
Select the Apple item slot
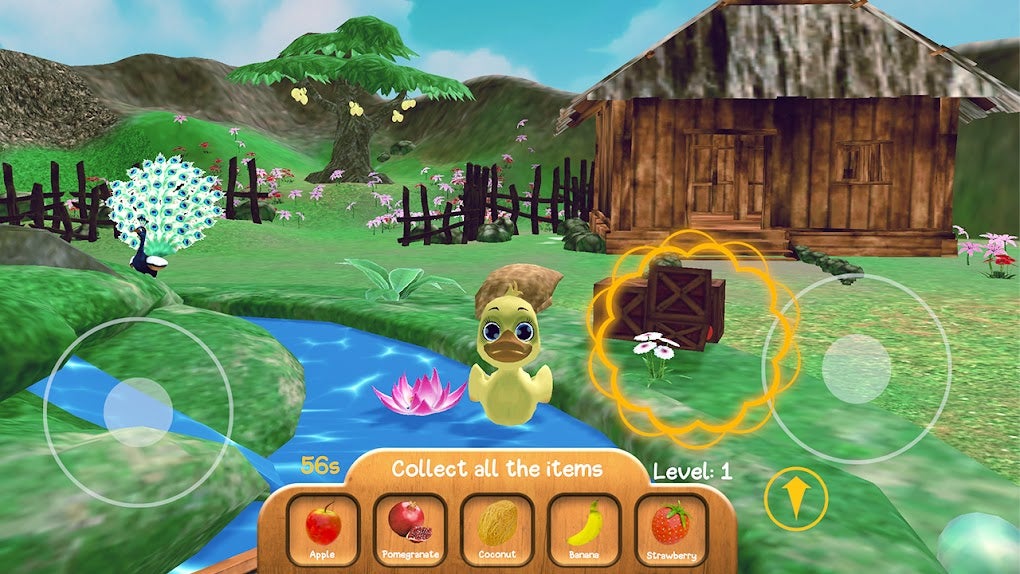[322, 529]
